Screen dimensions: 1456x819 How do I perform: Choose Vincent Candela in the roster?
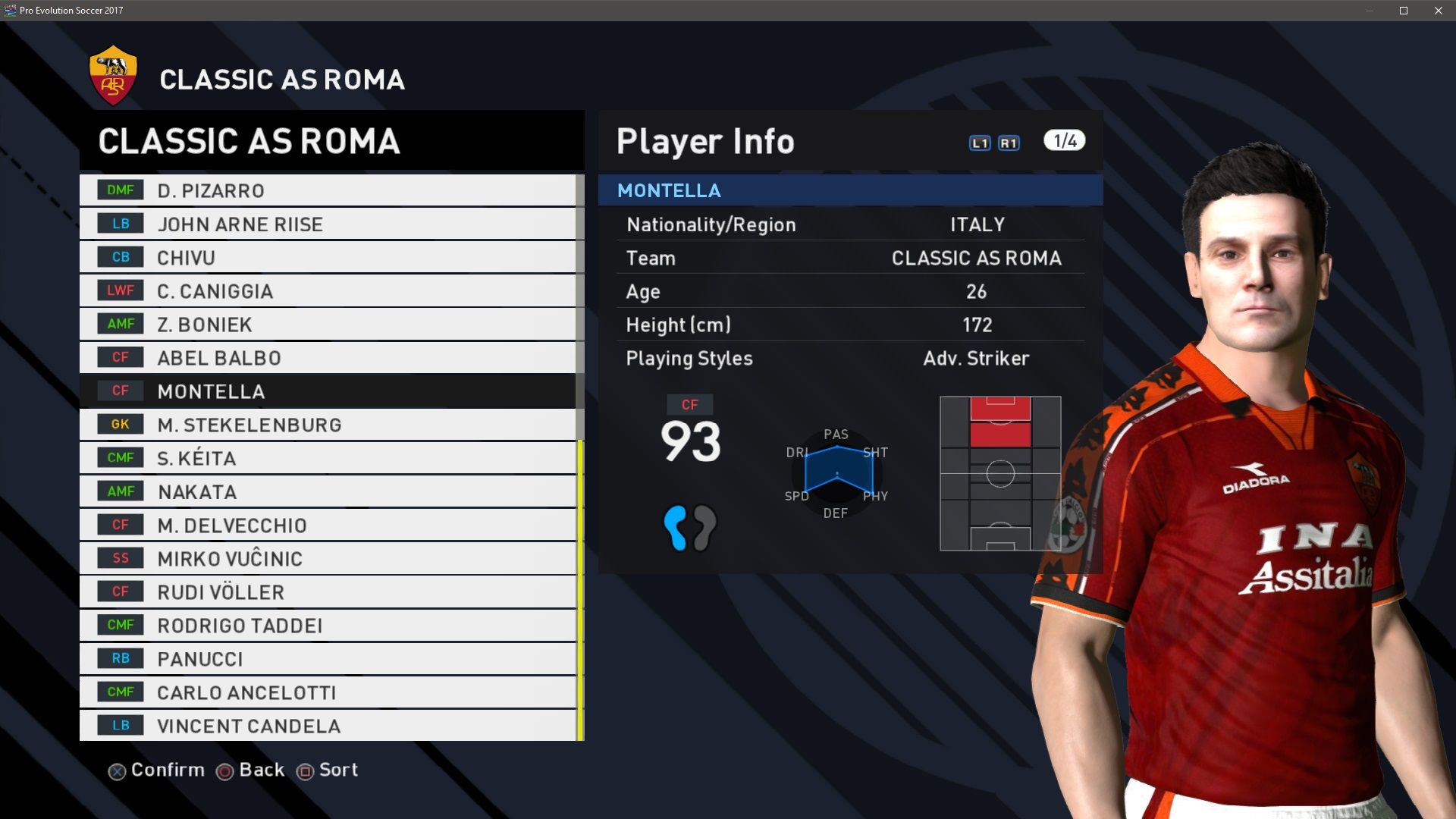(328, 726)
